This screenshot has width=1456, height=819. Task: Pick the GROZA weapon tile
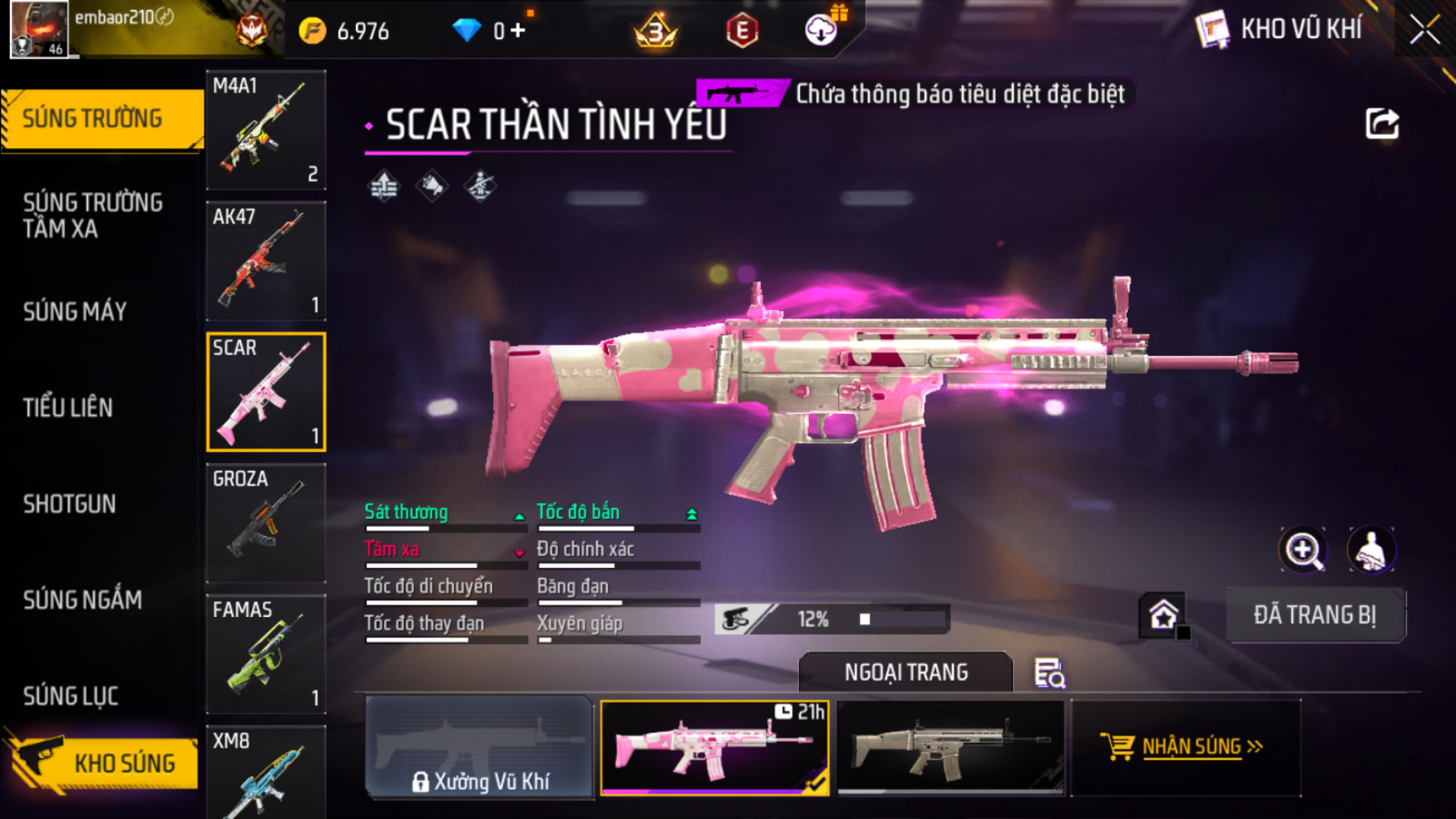point(266,523)
